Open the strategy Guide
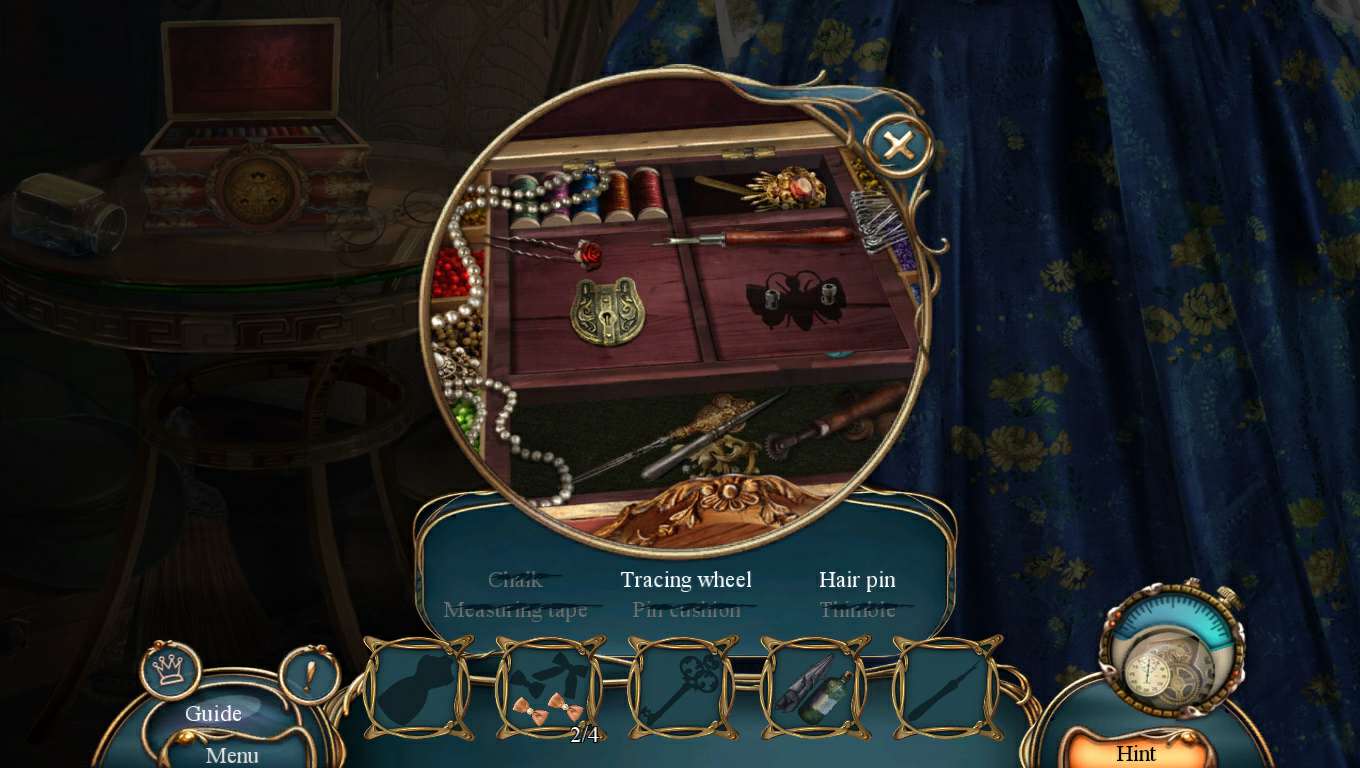 tap(214, 713)
